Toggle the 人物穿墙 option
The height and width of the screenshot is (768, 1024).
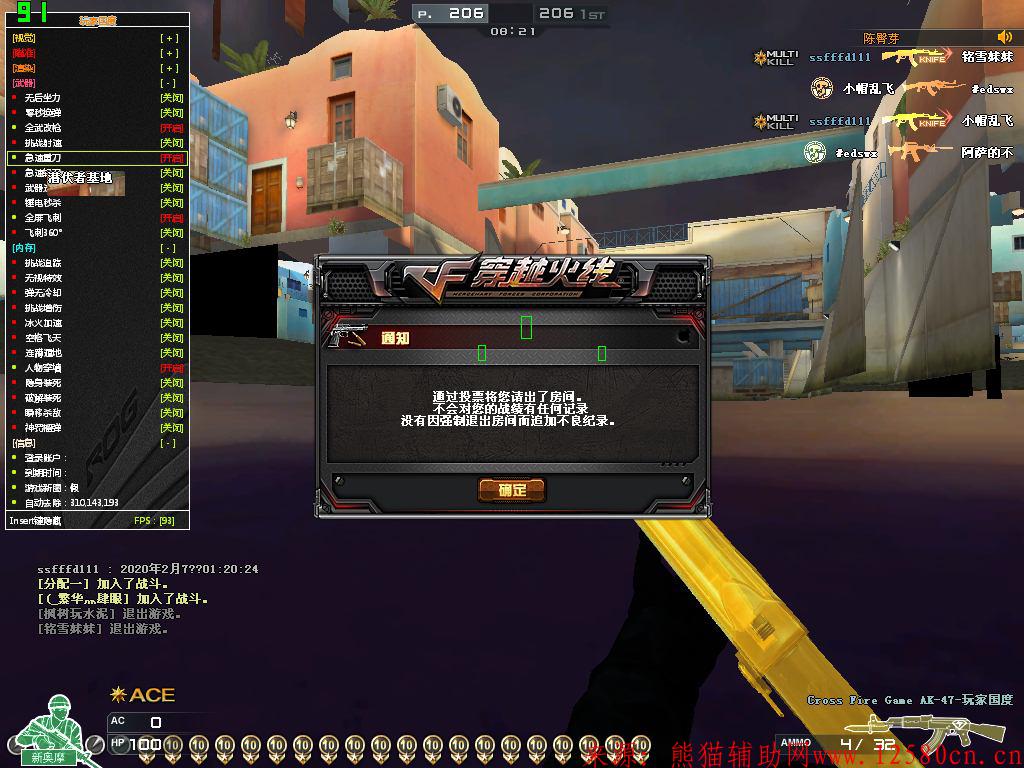[171, 368]
